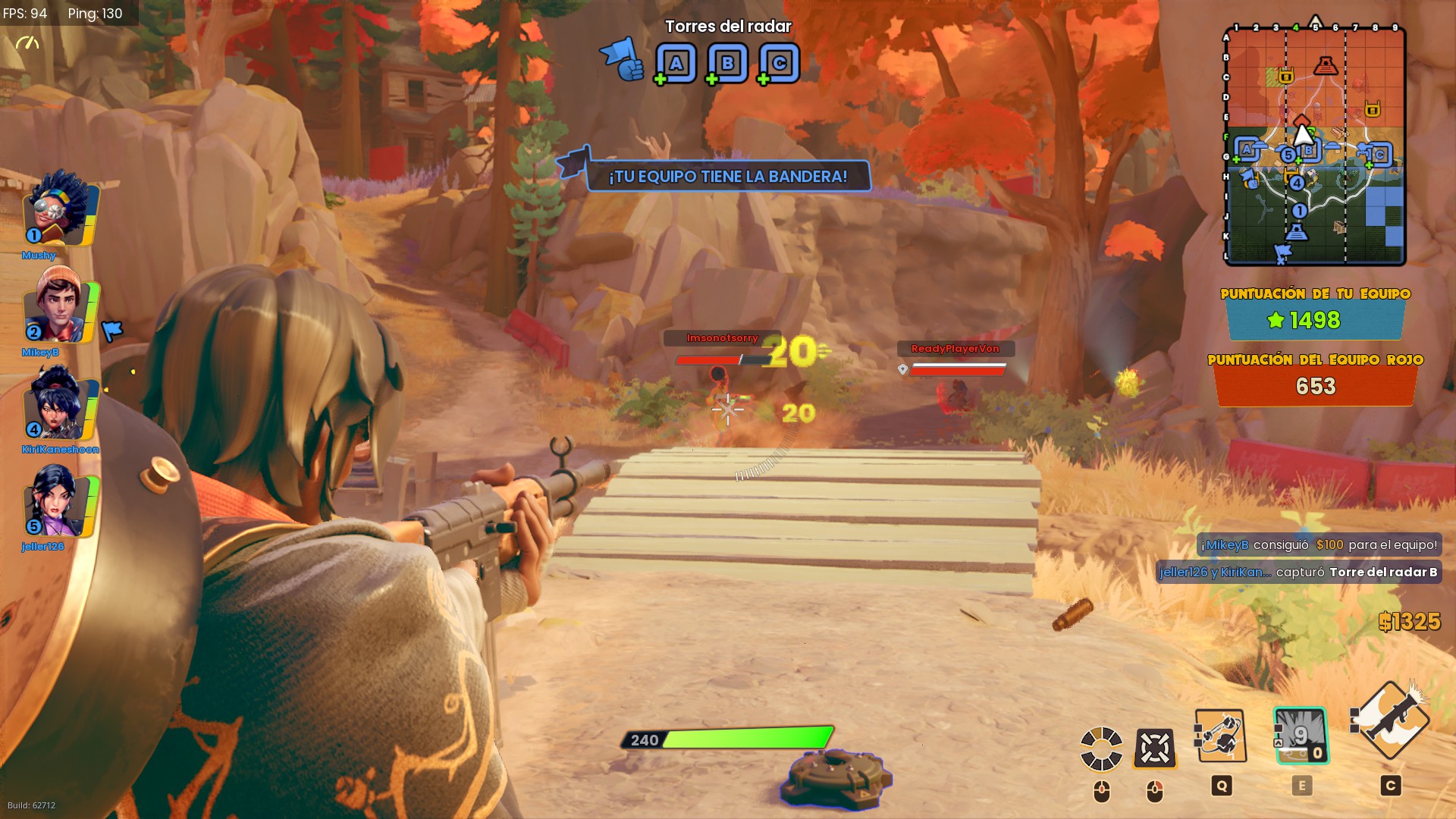This screenshot has height=819, width=1456.
Task: Select teammate KiriKaneshoon's portrait
Action: point(59,403)
